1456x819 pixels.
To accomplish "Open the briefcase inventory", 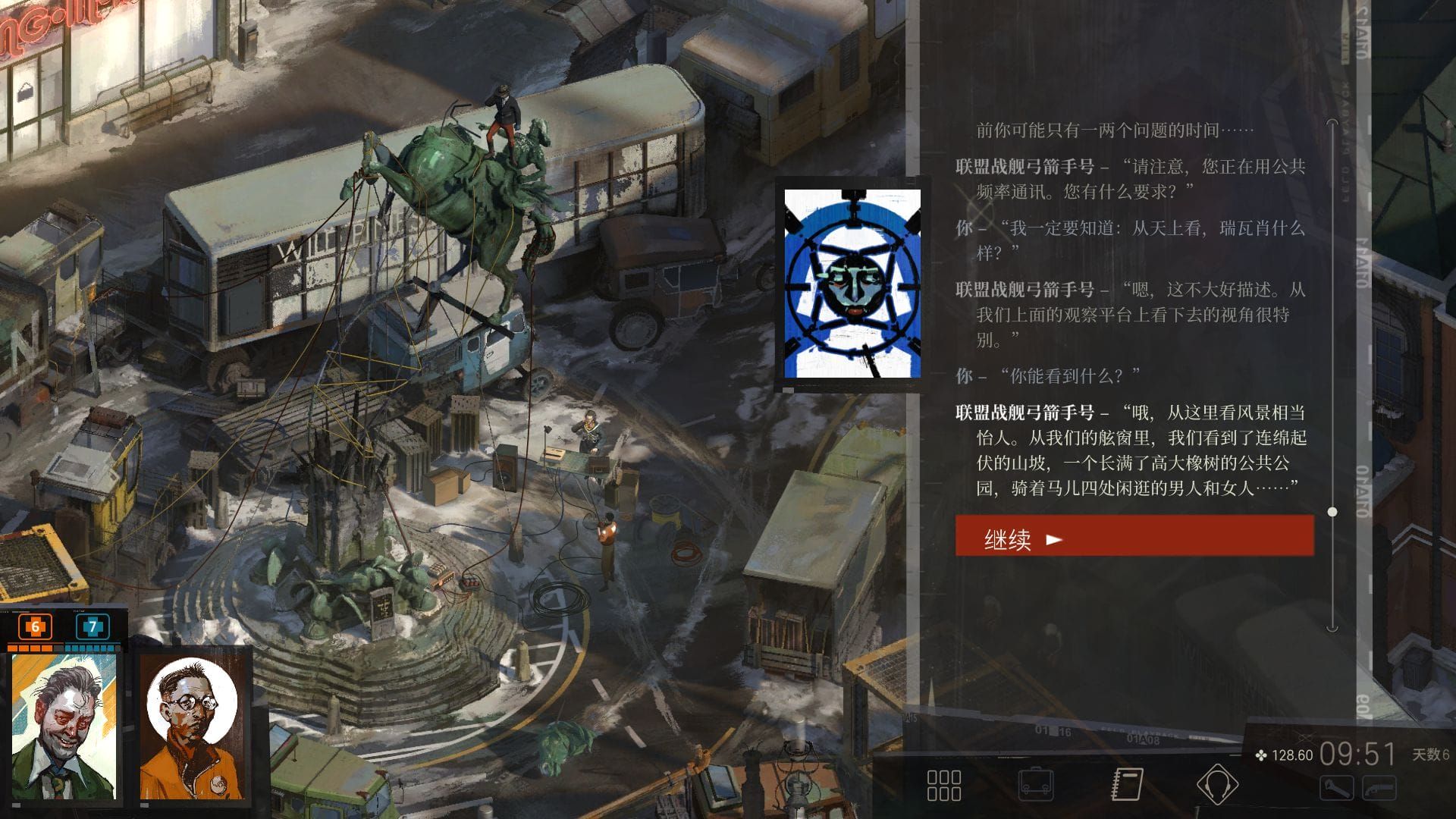I will [1036, 785].
